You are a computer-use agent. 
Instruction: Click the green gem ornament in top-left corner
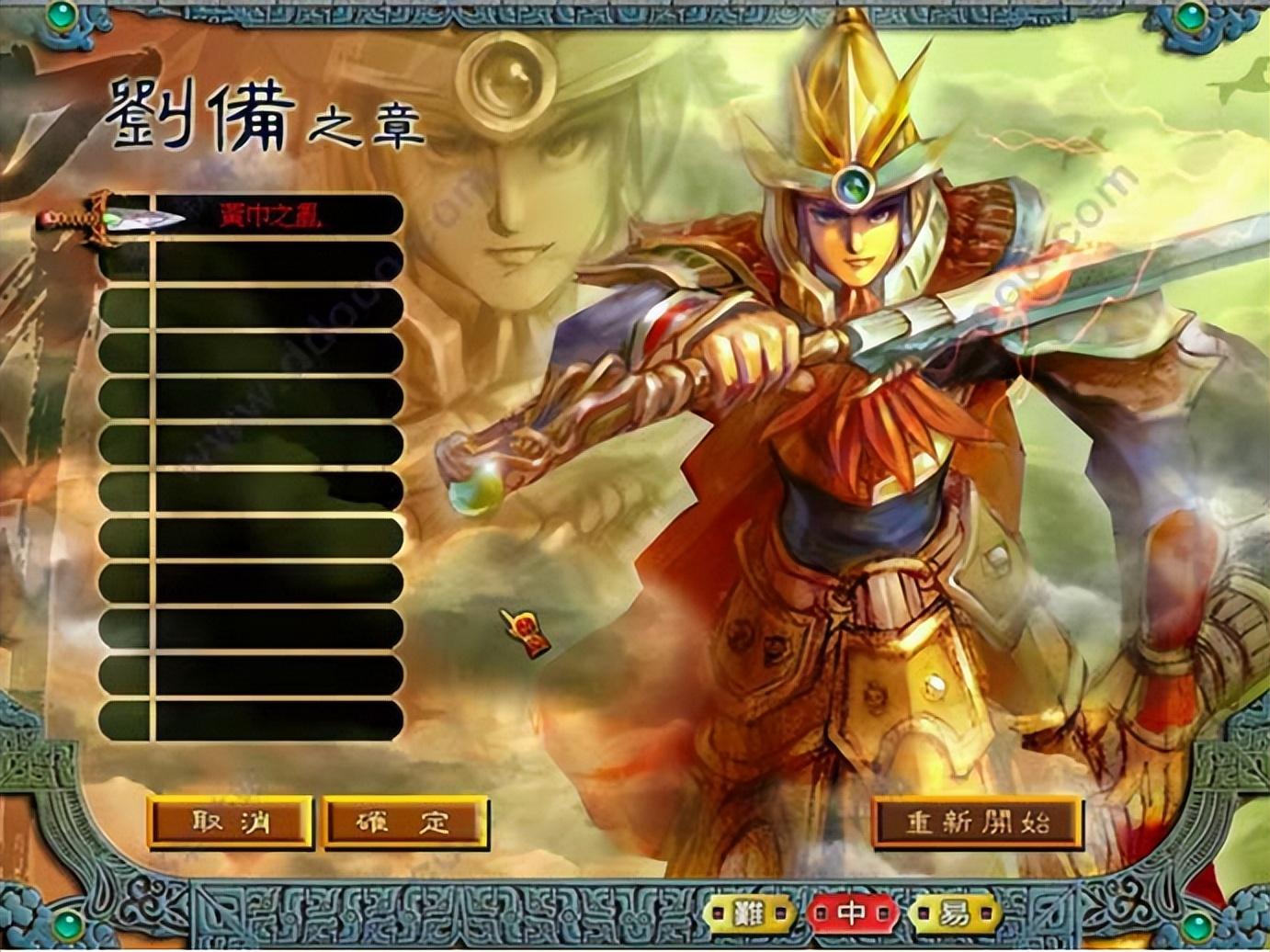pos(62,17)
